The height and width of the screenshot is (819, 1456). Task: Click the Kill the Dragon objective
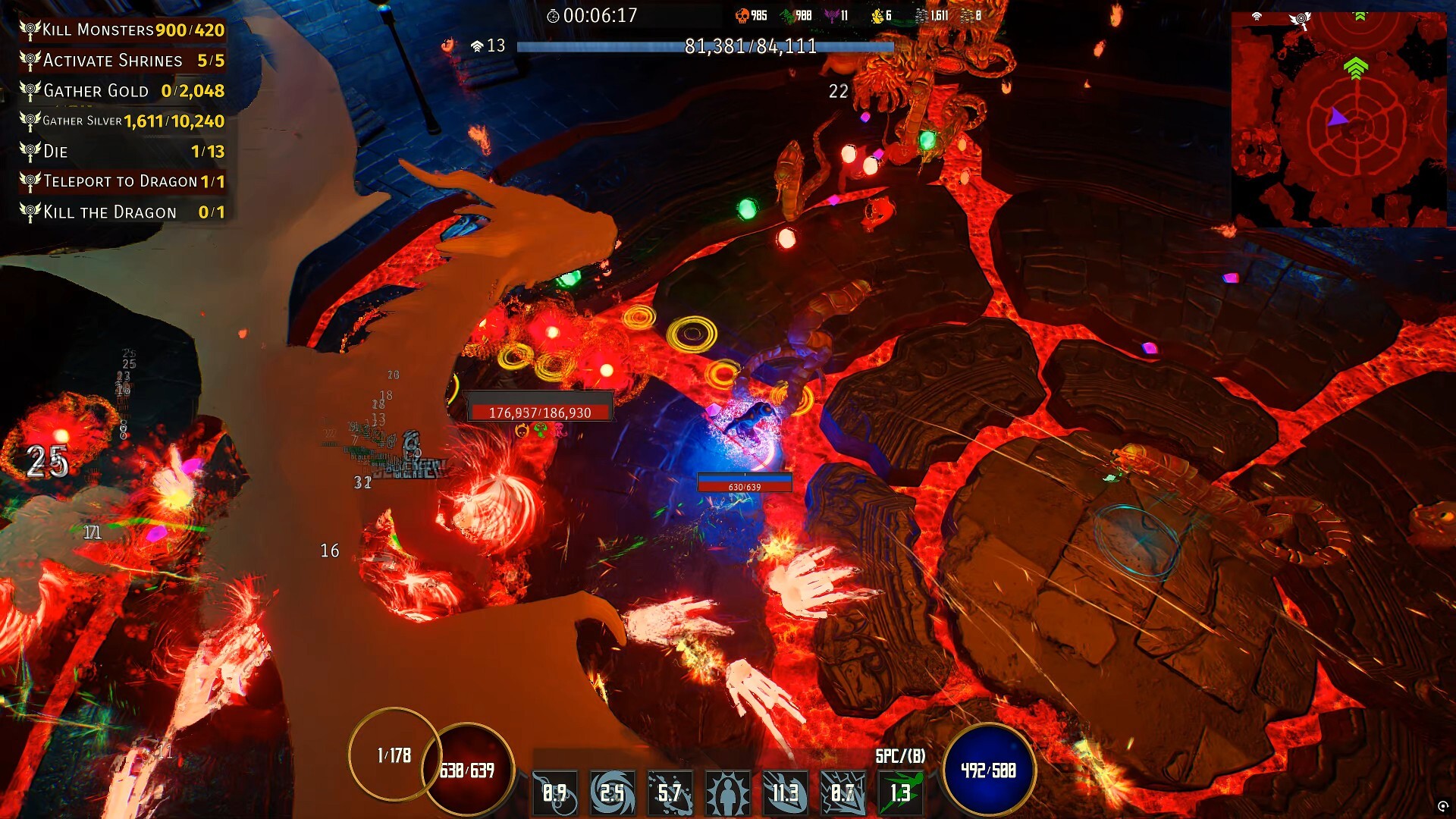tap(121, 212)
